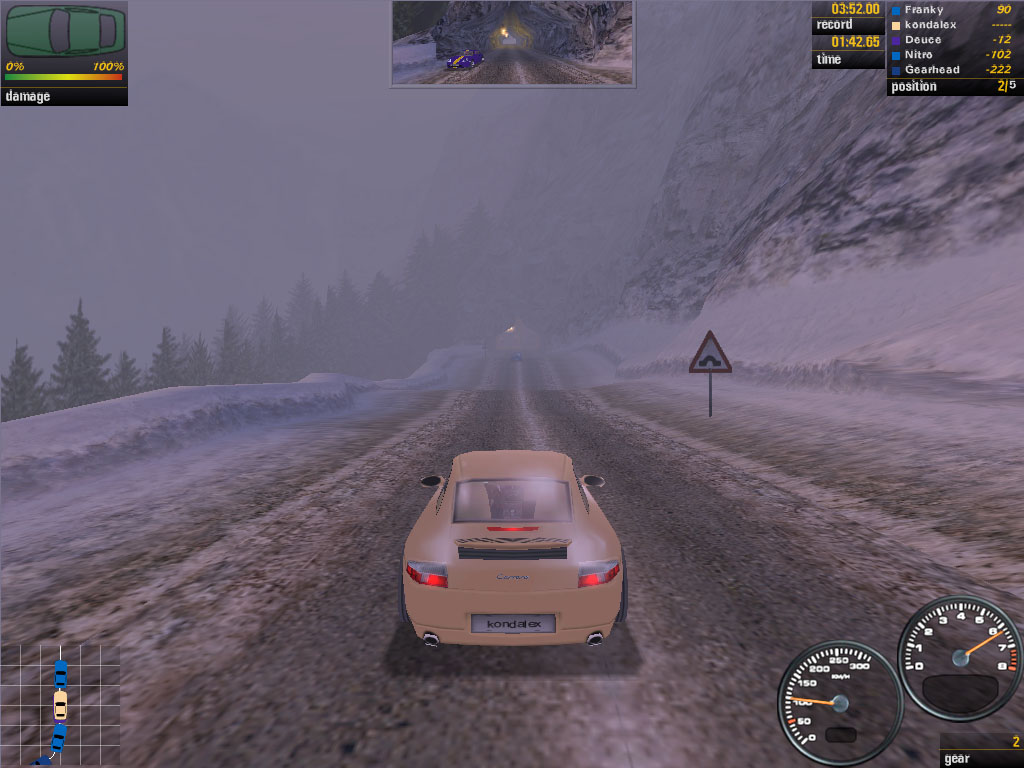The width and height of the screenshot is (1024, 768).
Task: Select Nitro in the standings list
Action: [x=919, y=54]
